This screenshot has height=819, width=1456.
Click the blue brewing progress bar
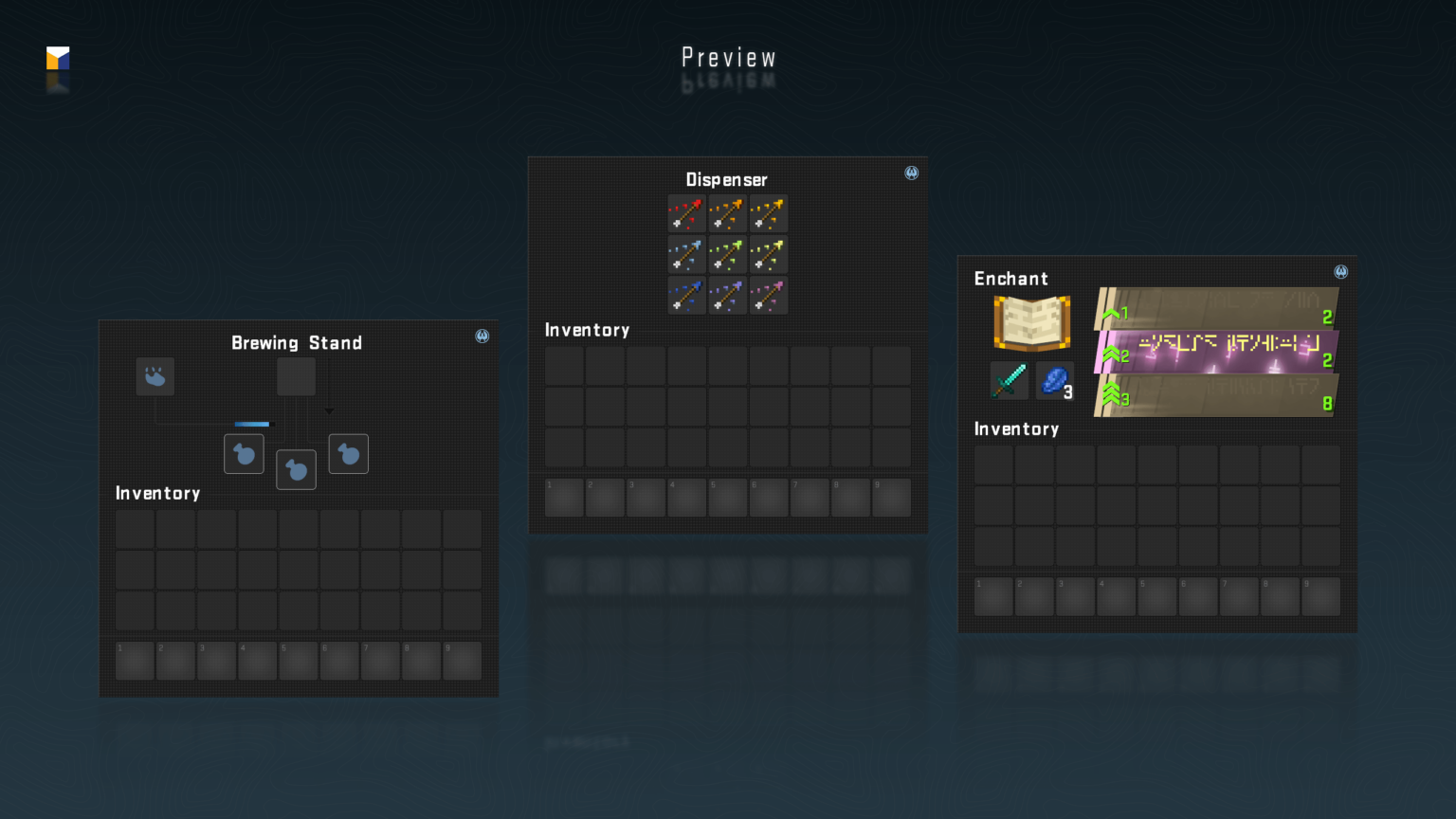click(x=250, y=424)
